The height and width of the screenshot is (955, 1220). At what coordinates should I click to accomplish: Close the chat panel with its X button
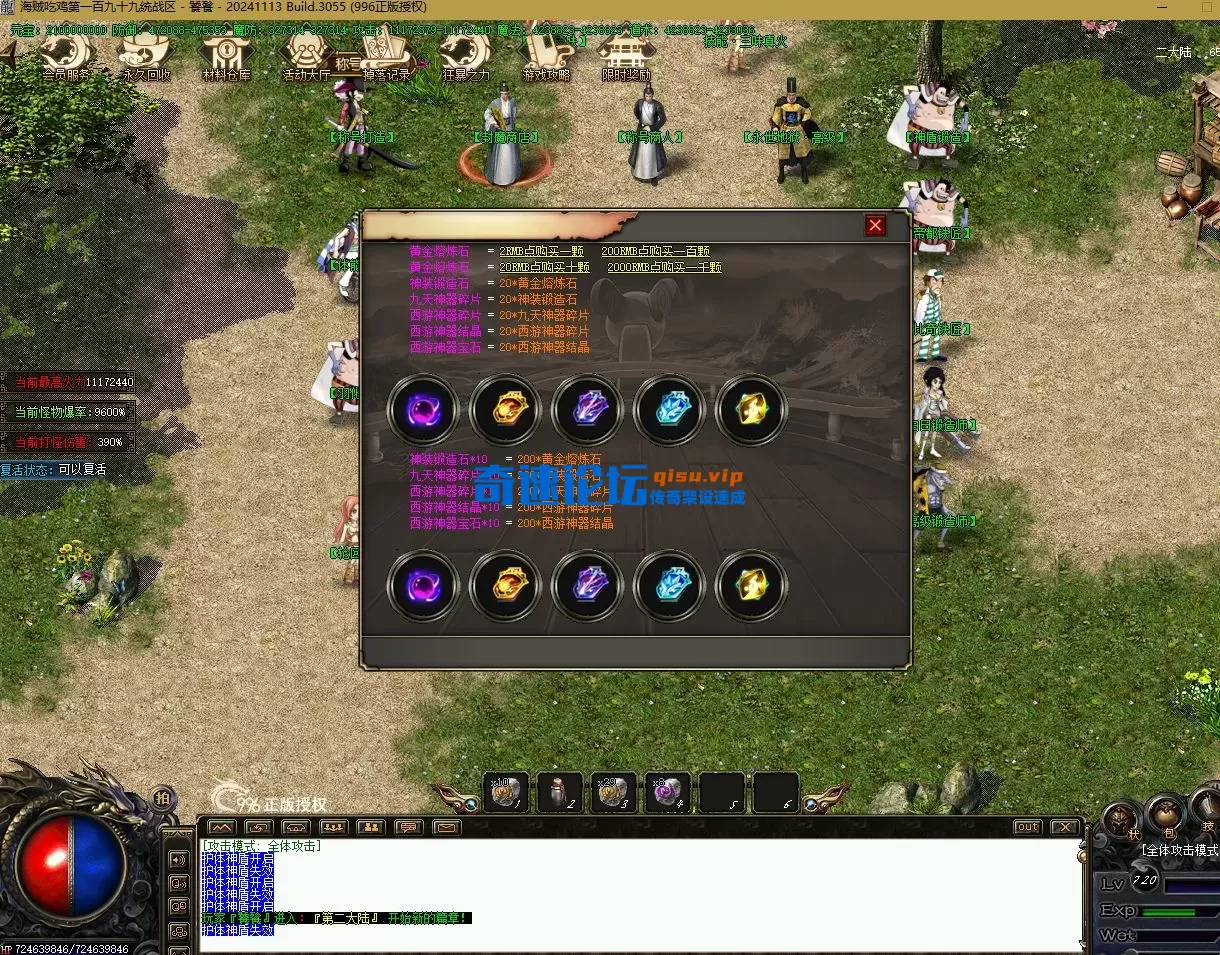point(1064,827)
